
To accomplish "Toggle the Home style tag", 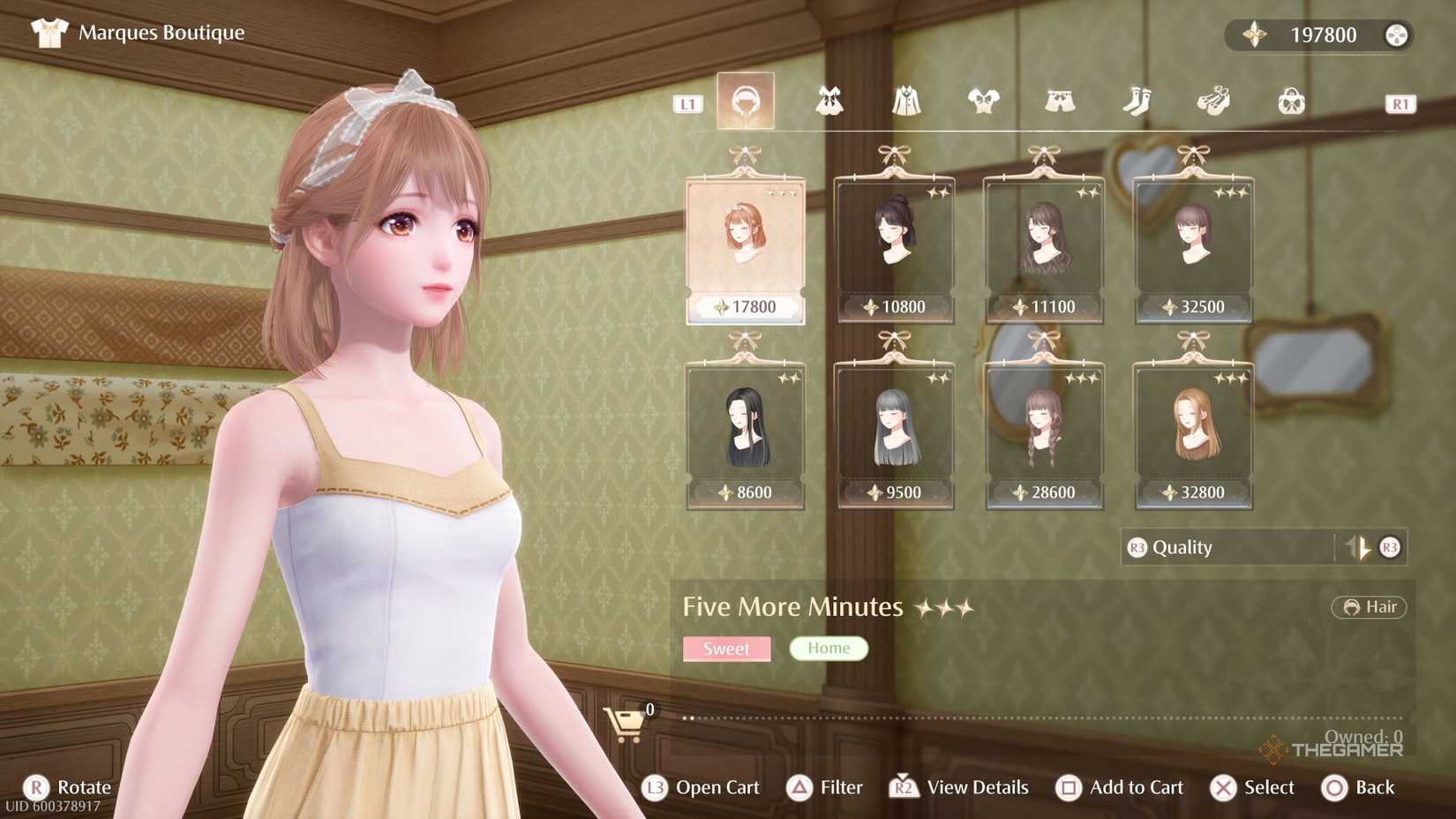I will click(x=827, y=648).
